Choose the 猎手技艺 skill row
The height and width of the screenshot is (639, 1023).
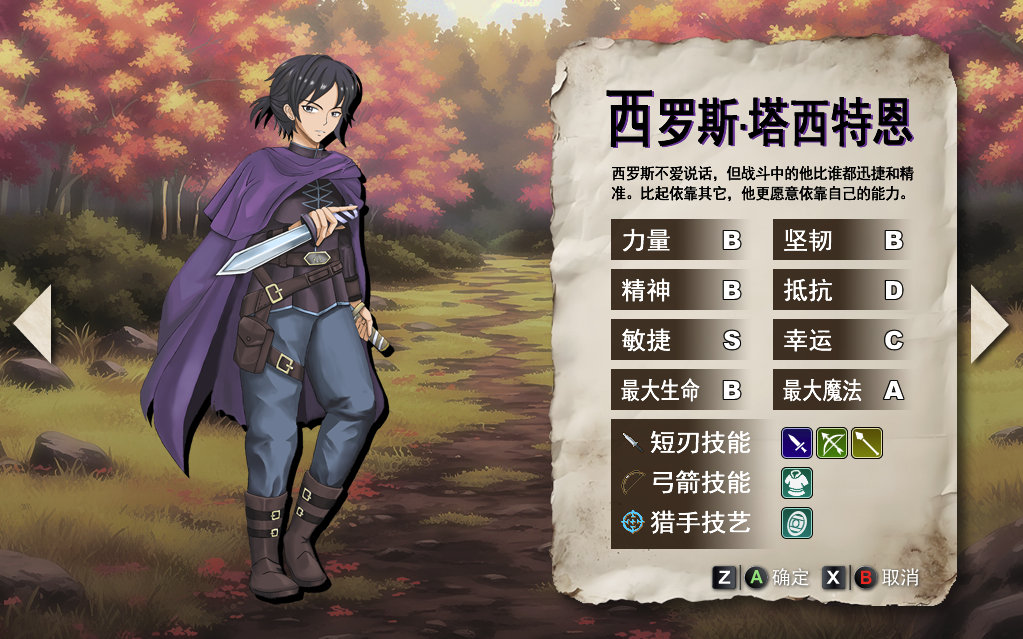(x=687, y=523)
